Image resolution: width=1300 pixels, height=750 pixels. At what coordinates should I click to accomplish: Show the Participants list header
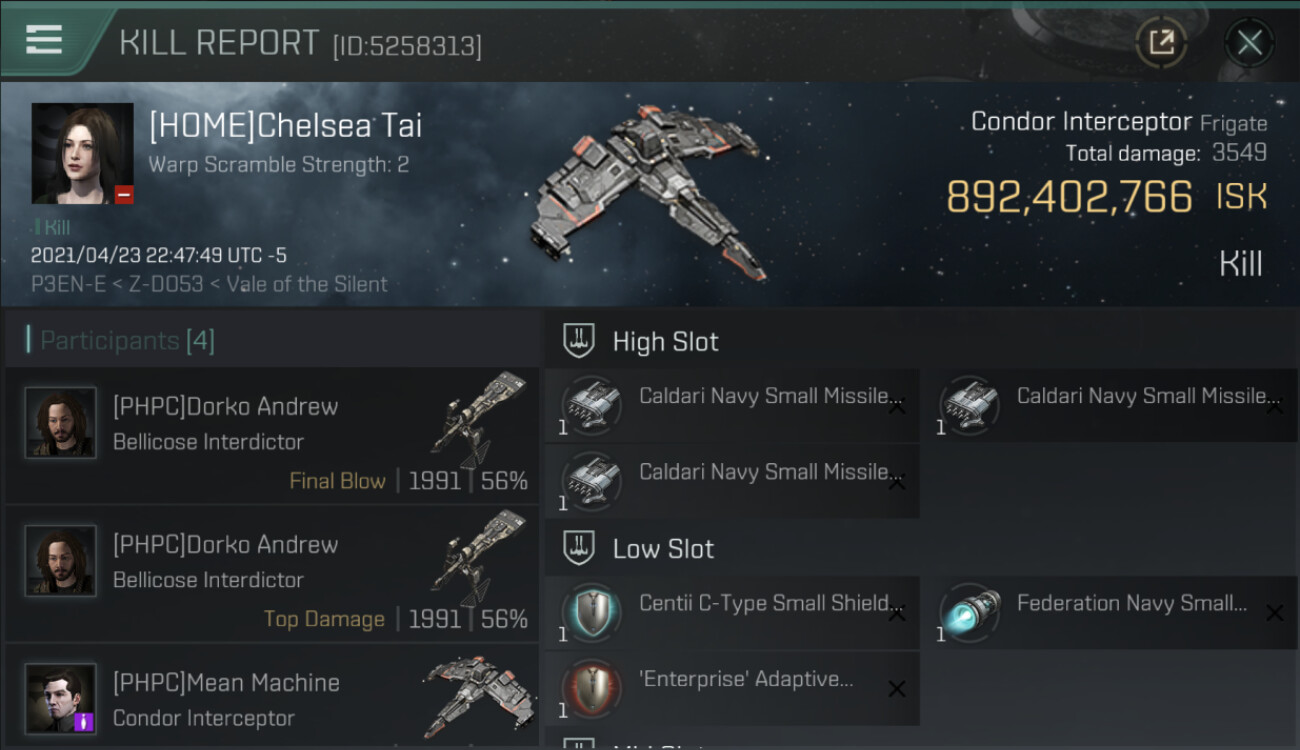tap(128, 341)
